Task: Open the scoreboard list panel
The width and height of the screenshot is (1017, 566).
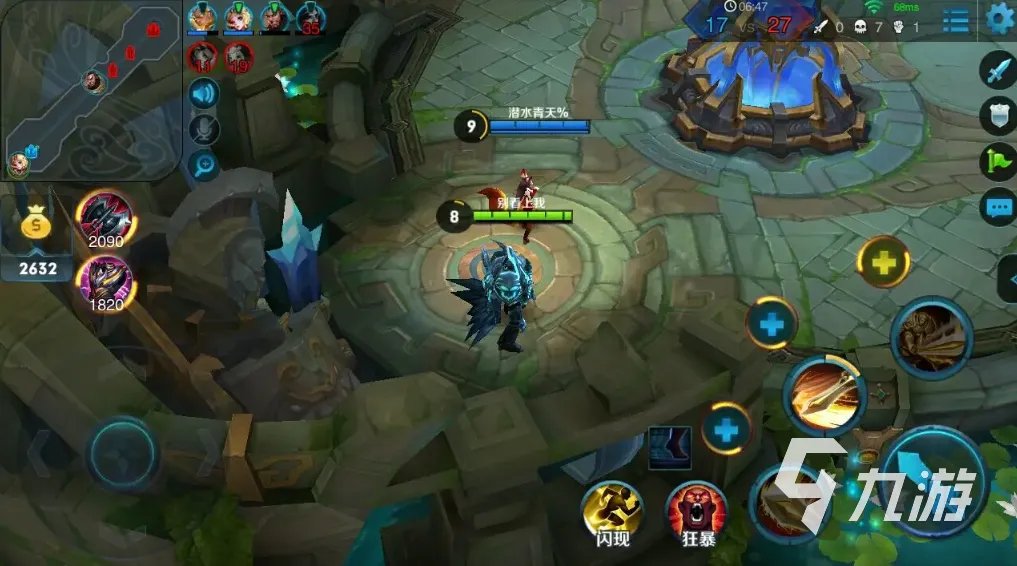Action: [x=955, y=18]
